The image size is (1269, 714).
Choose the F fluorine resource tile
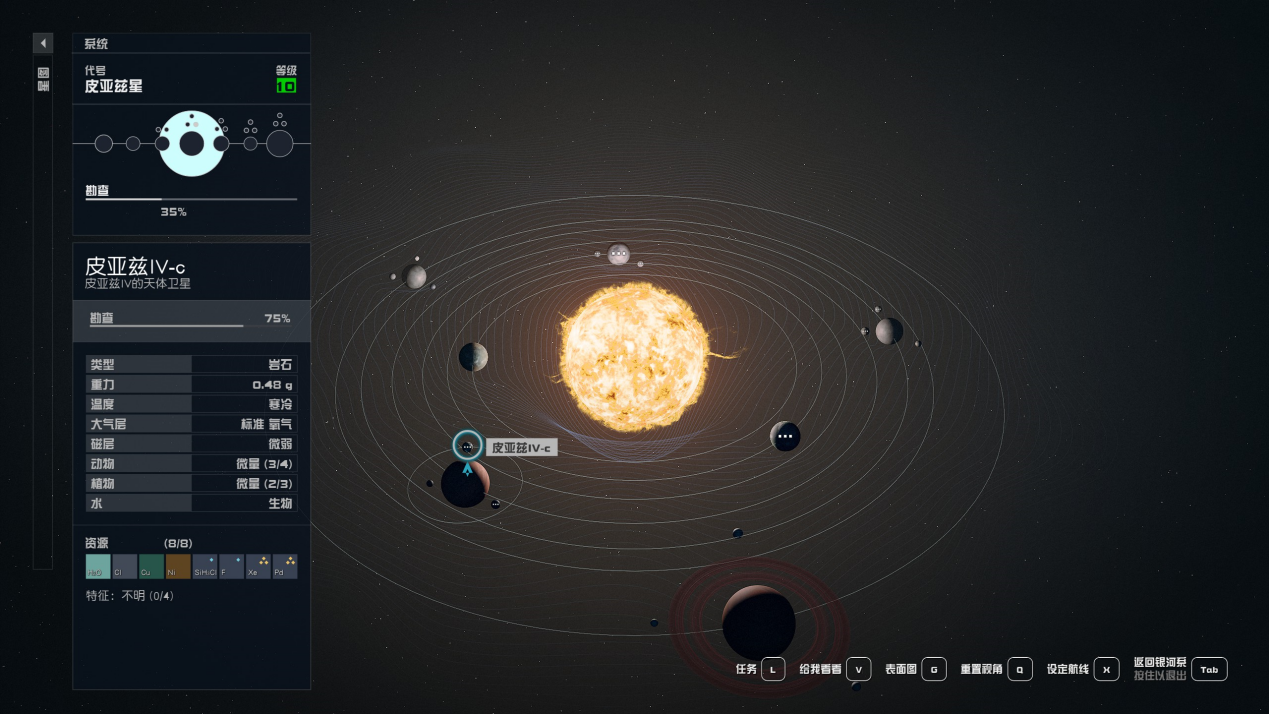[x=231, y=567]
